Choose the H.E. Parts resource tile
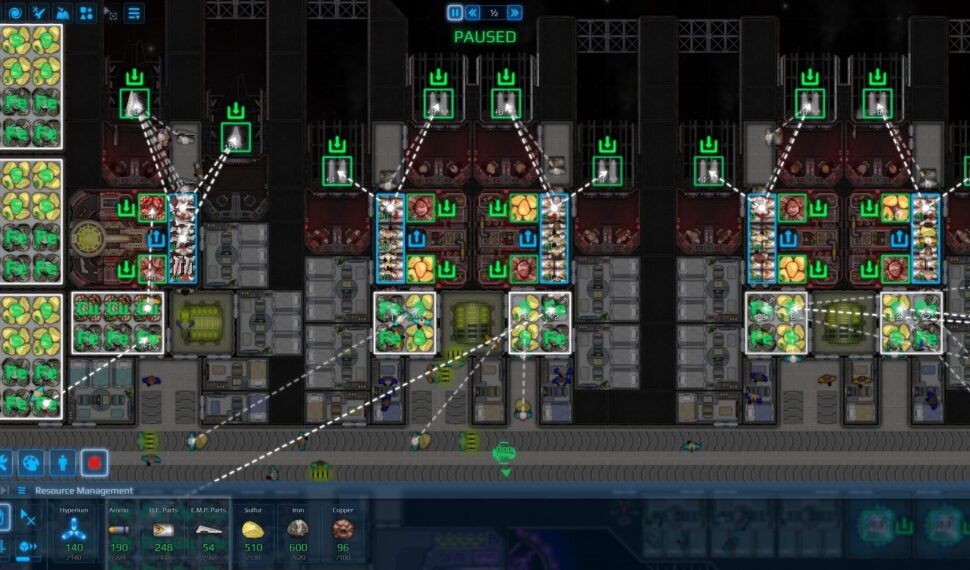Image resolution: width=970 pixels, height=570 pixels. (x=164, y=533)
